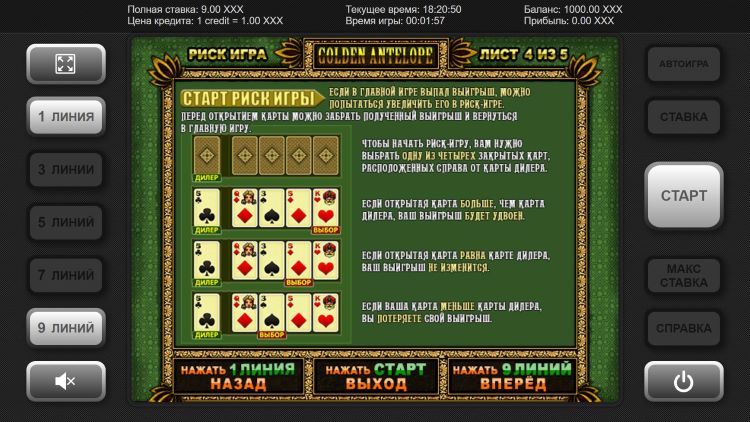Choose the 9 линий button
Image resolution: width=750 pixels, height=422 pixels.
click(65, 327)
